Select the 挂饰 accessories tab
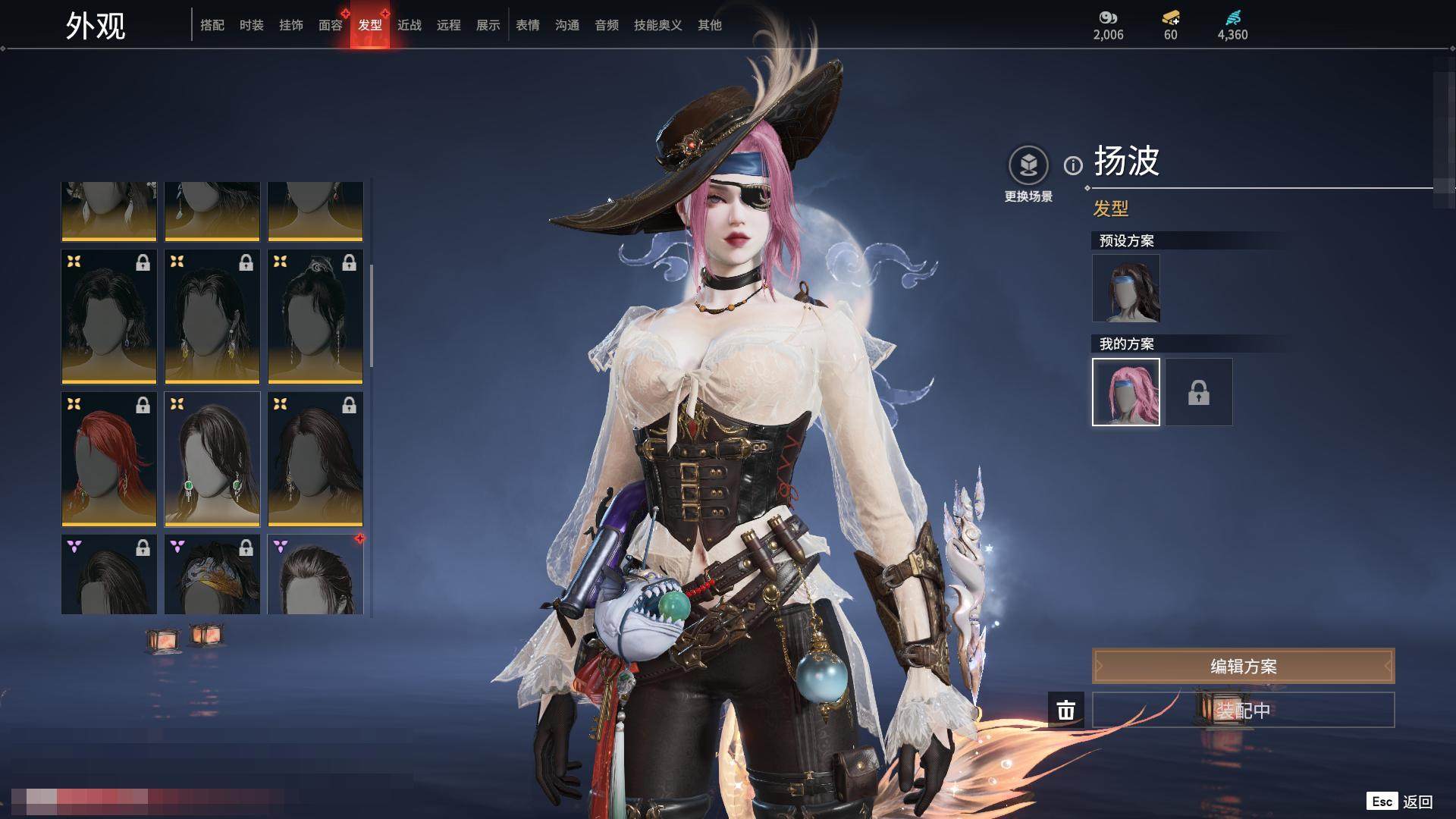This screenshot has width=1456, height=819. [x=291, y=25]
